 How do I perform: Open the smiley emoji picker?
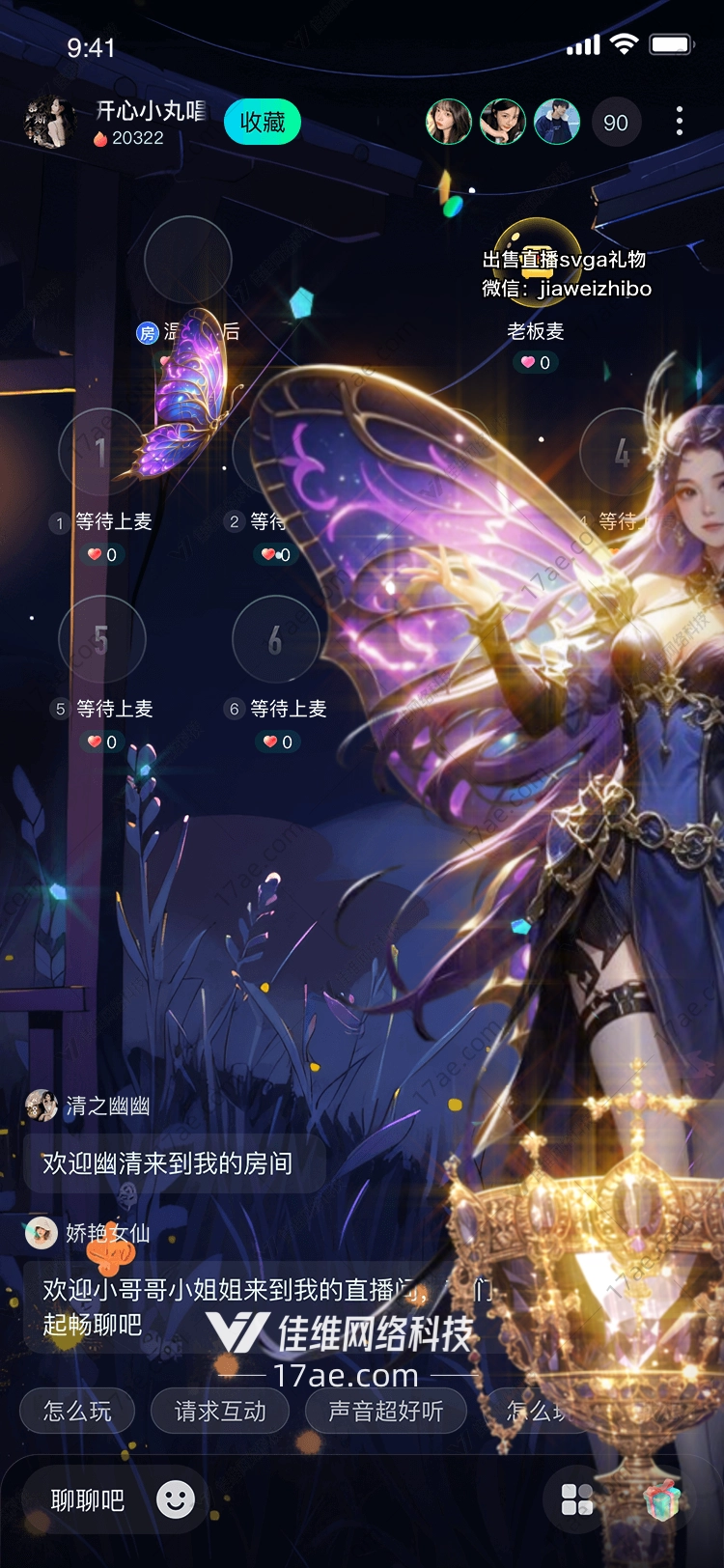pyautogui.click(x=176, y=1499)
